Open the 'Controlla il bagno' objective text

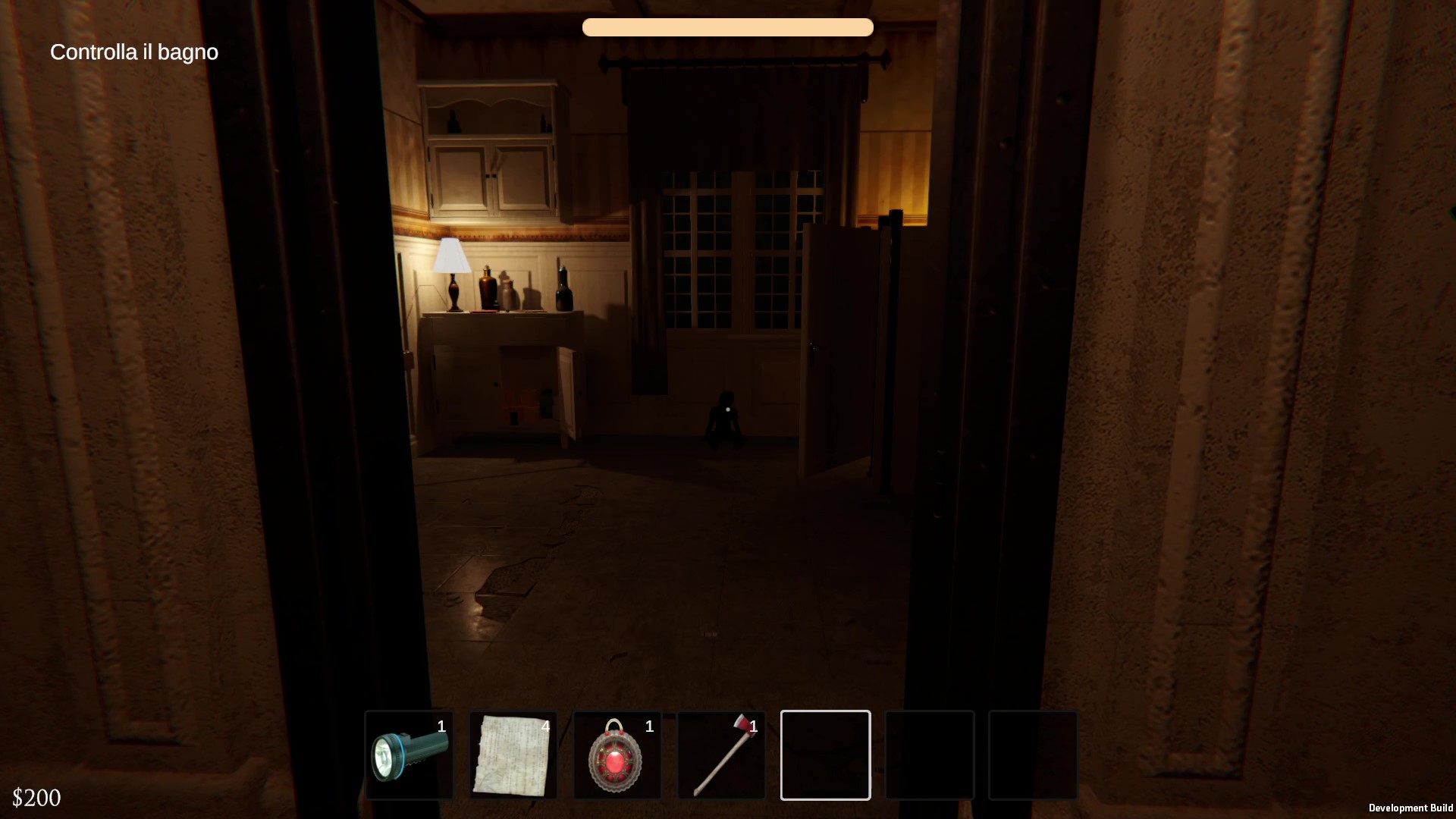click(133, 52)
